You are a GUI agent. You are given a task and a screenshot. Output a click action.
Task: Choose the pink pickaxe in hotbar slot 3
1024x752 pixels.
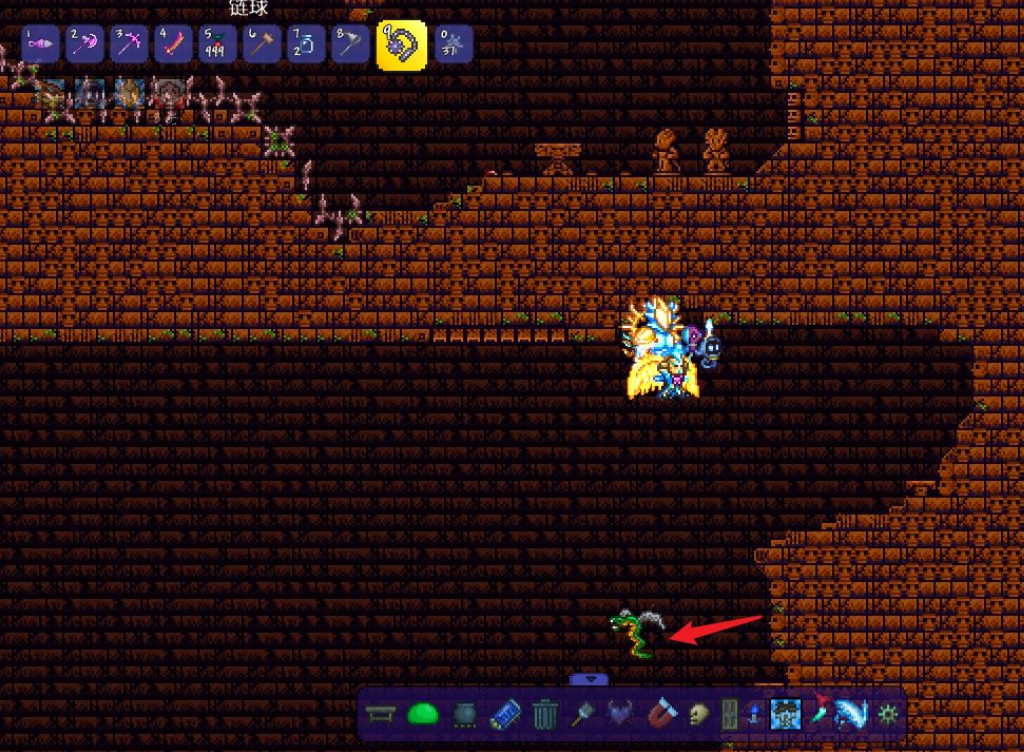point(130,45)
